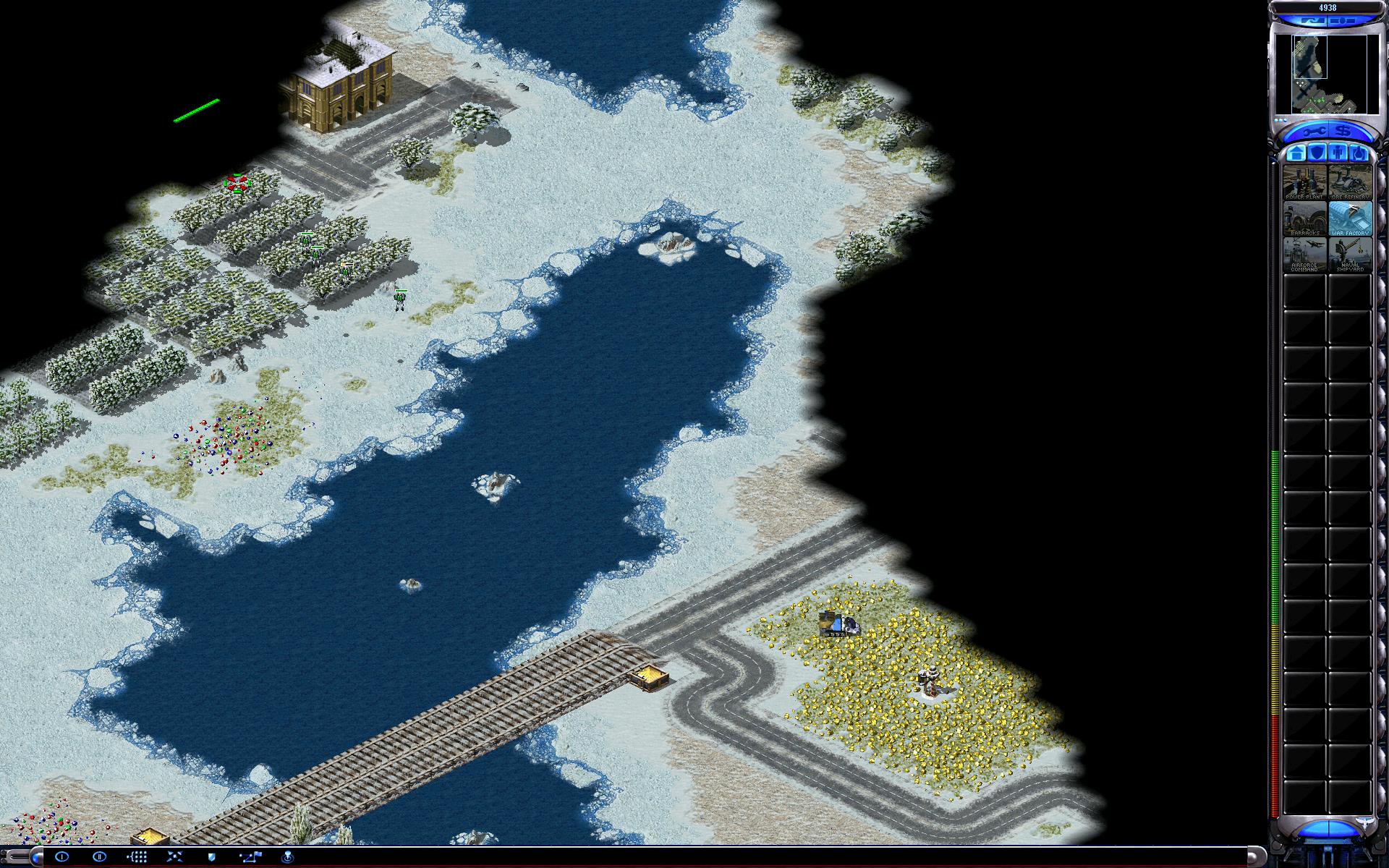The height and width of the screenshot is (868, 1389).
Task: Build the Naval Shipyard
Action: pos(1350,254)
